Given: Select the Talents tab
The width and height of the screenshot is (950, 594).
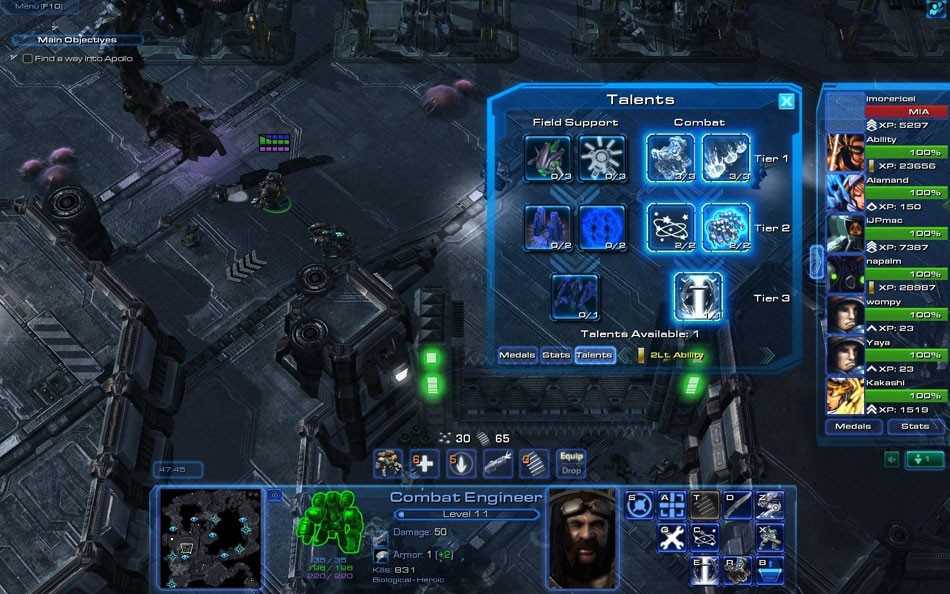Looking at the screenshot, I should coord(594,355).
